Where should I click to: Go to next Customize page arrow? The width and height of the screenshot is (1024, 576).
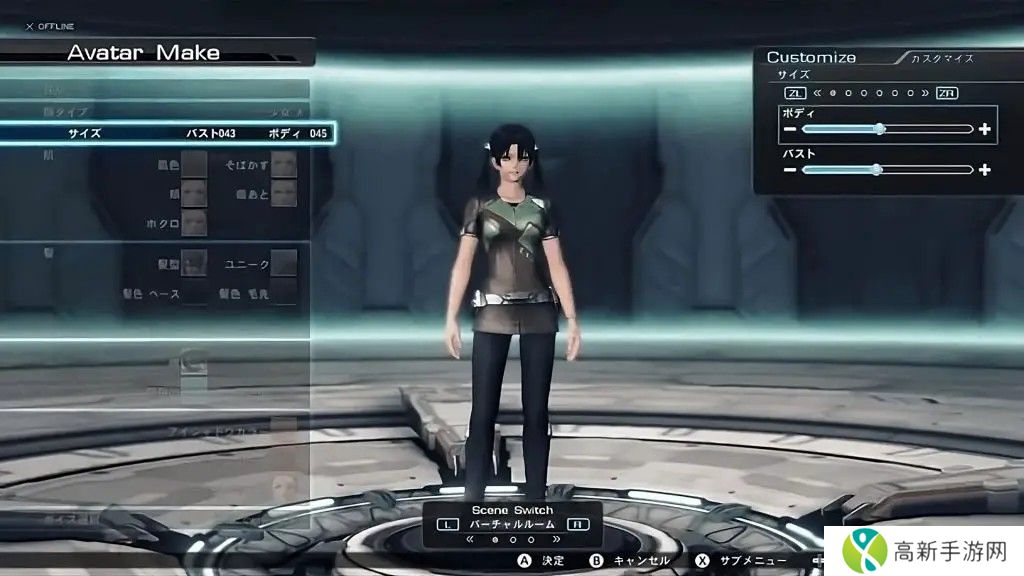924,93
